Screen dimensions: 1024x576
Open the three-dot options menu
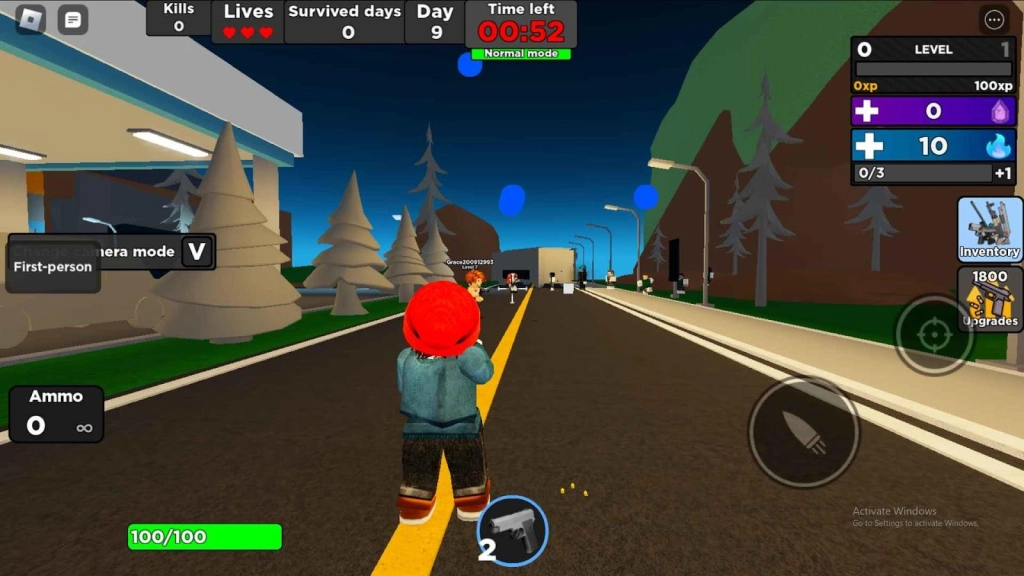point(994,19)
